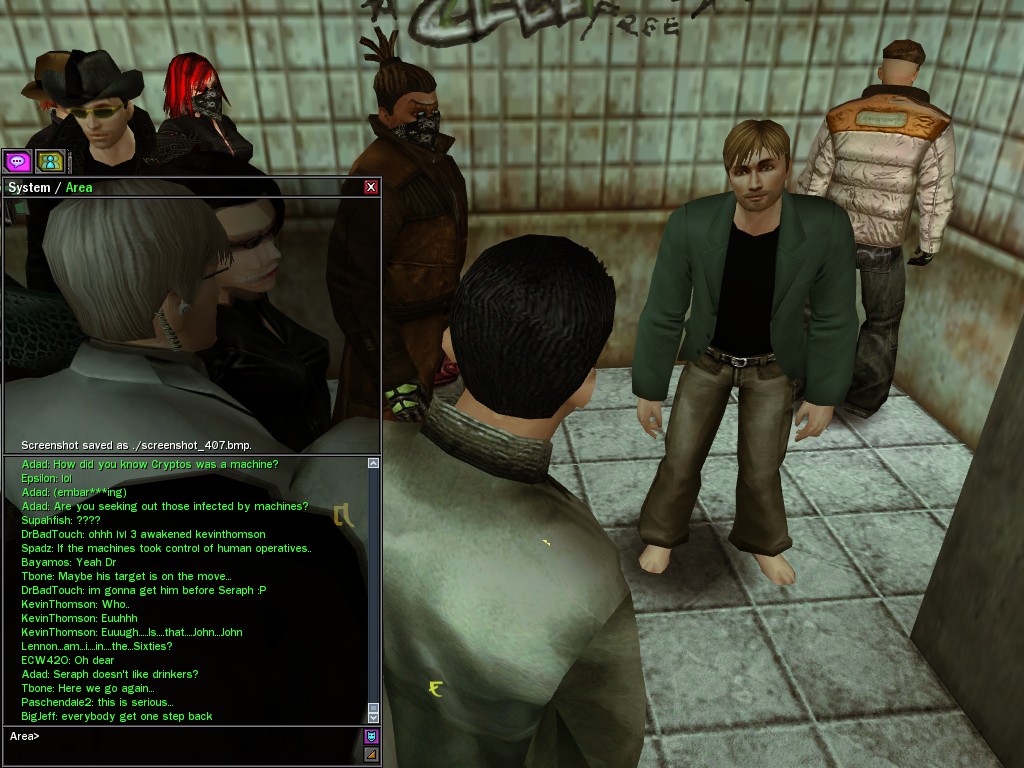
Task: Open the blue face emote button
Action: click(x=372, y=737)
